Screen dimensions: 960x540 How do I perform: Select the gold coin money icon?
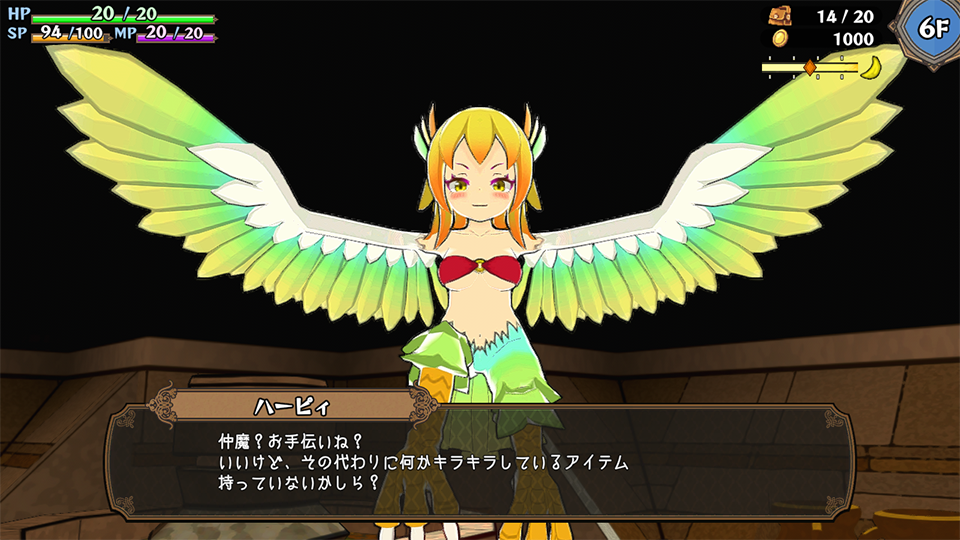pos(780,38)
